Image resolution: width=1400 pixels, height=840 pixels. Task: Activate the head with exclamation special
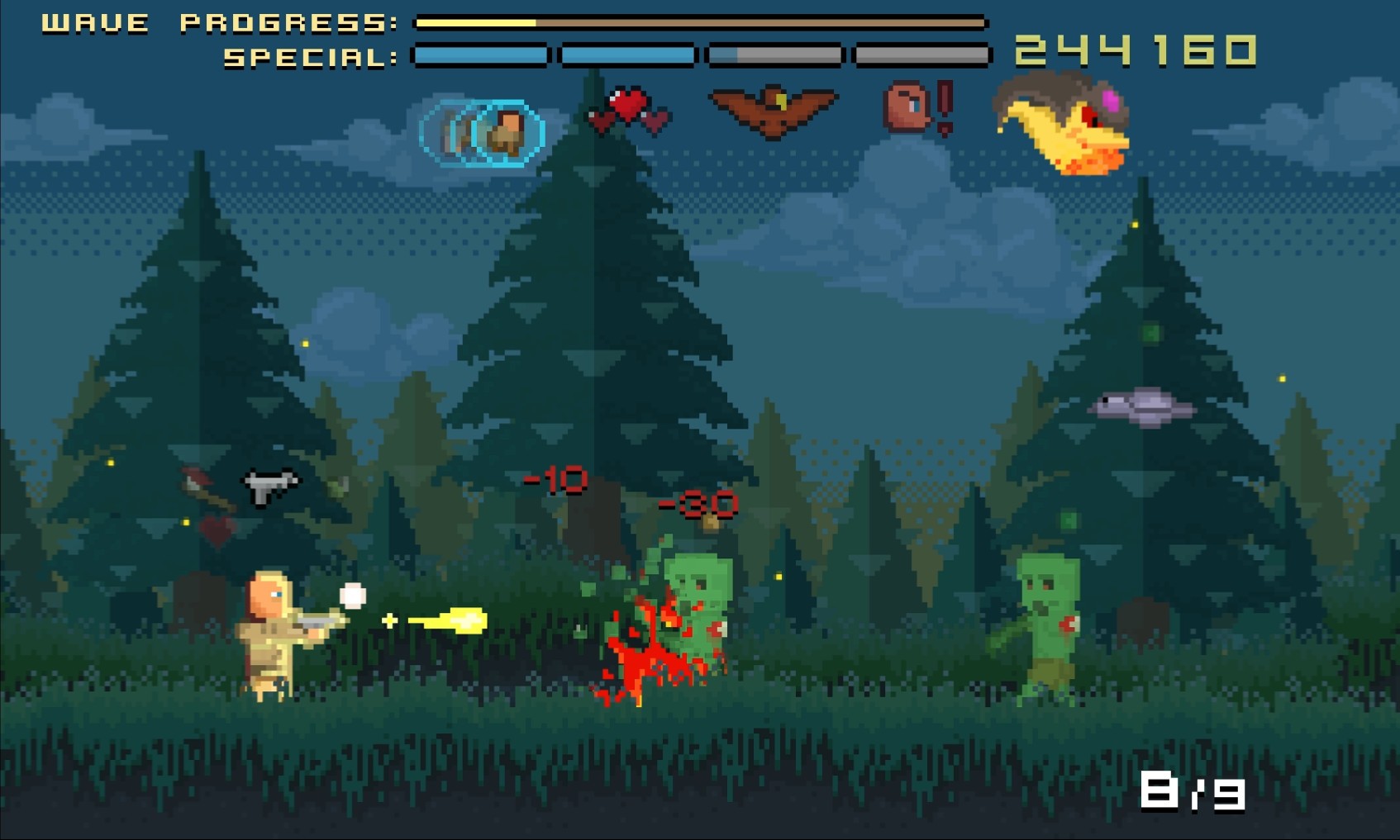point(917,107)
